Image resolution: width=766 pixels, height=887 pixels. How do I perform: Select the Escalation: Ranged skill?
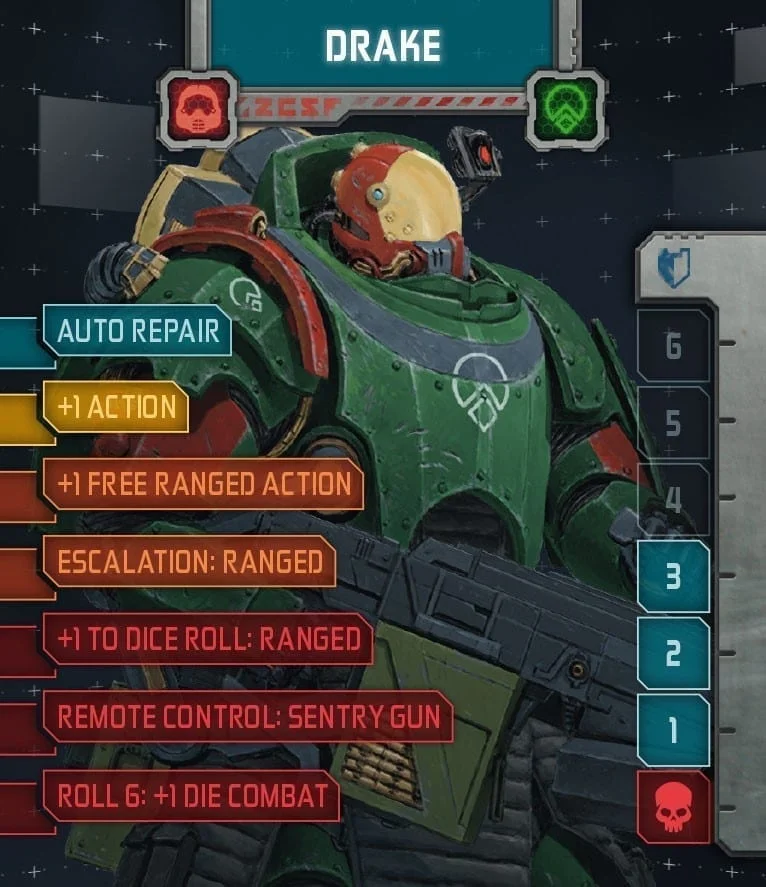pyautogui.click(x=189, y=562)
